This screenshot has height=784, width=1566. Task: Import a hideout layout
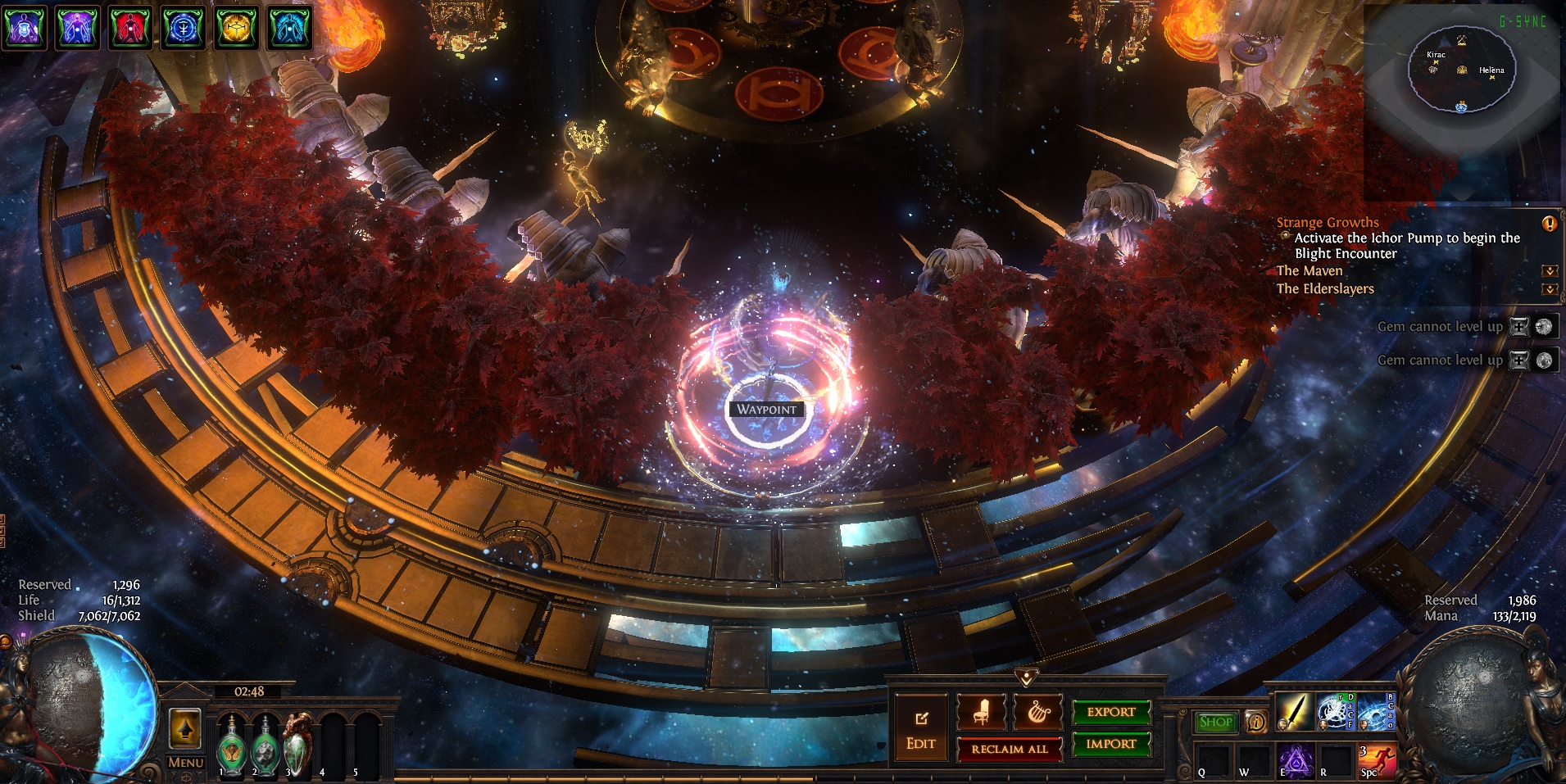coord(1111,744)
